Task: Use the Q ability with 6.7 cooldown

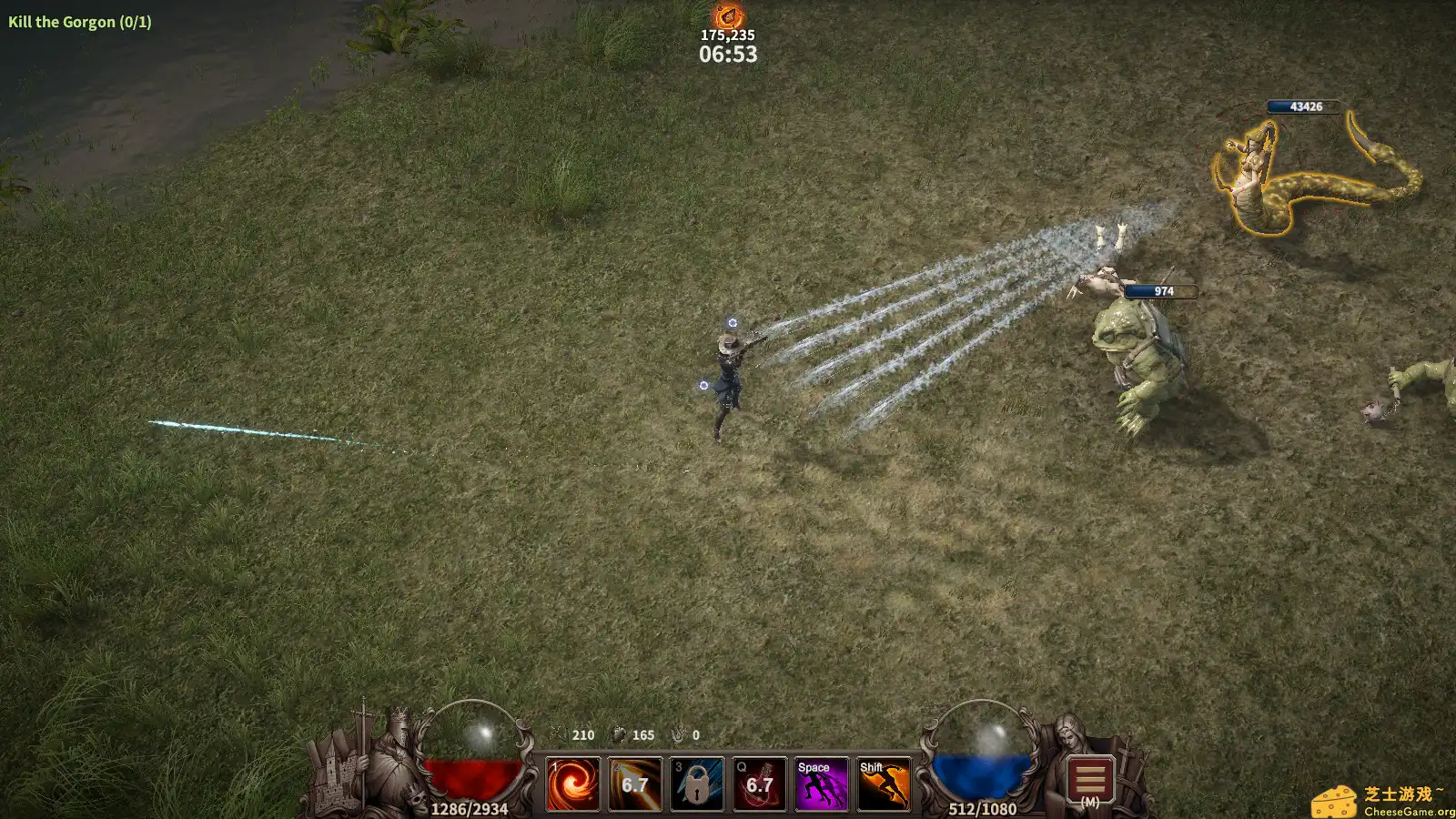Action: (757, 784)
